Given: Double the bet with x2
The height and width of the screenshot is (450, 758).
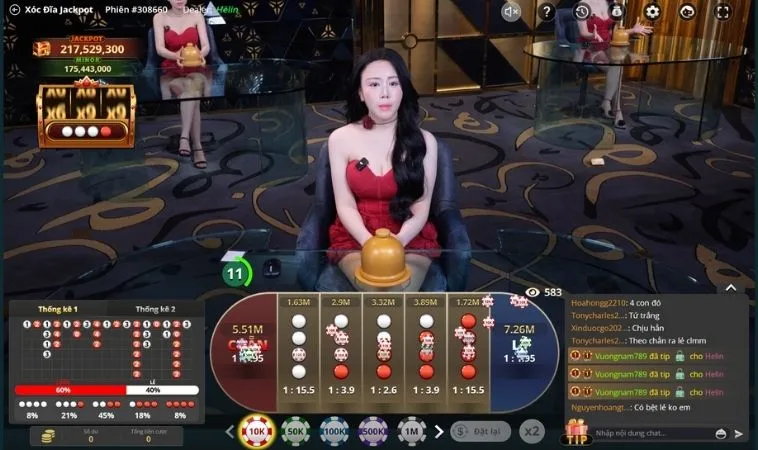Looking at the screenshot, I should (x=533, y=432).
